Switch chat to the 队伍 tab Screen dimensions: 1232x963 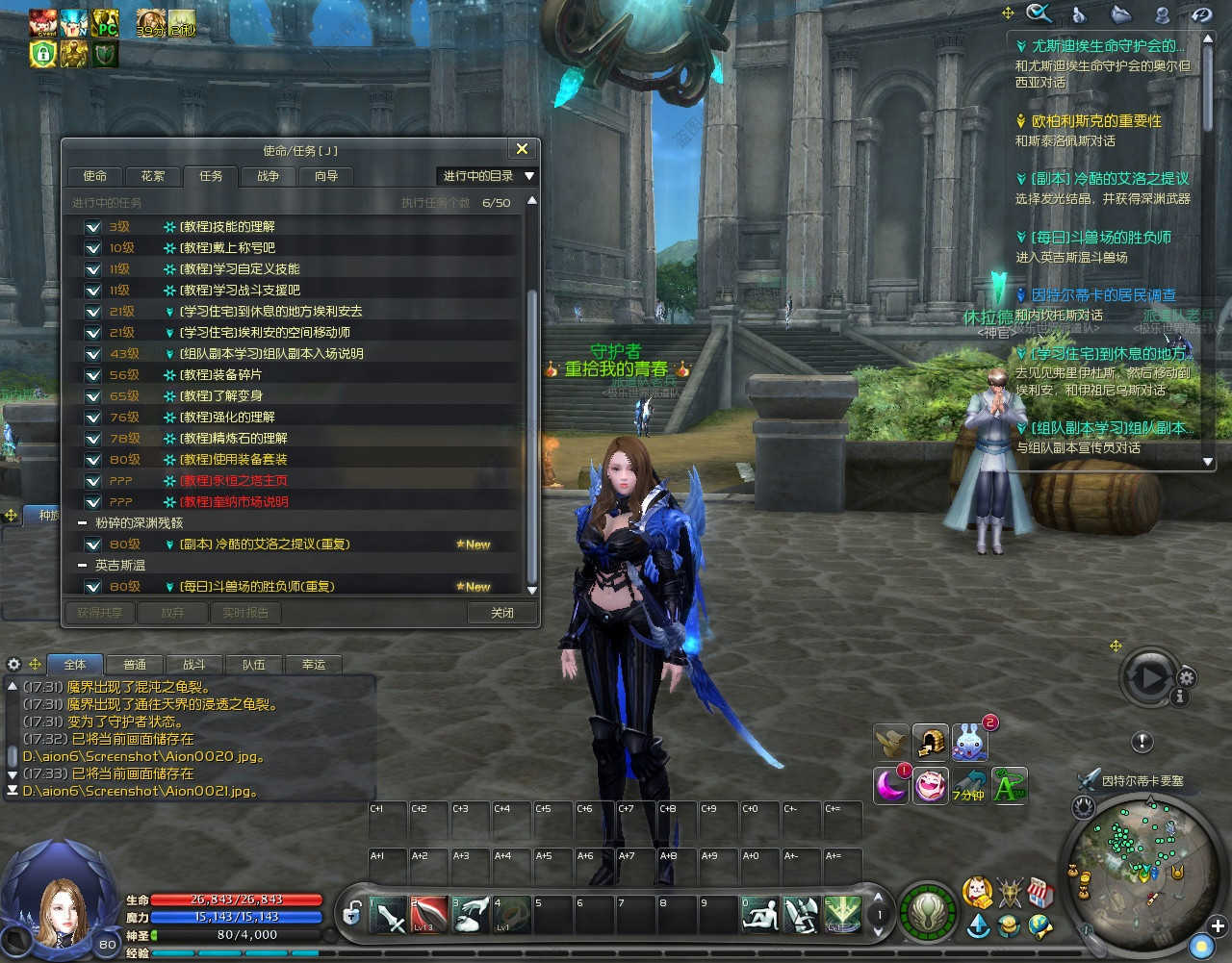tap(253, 665)
